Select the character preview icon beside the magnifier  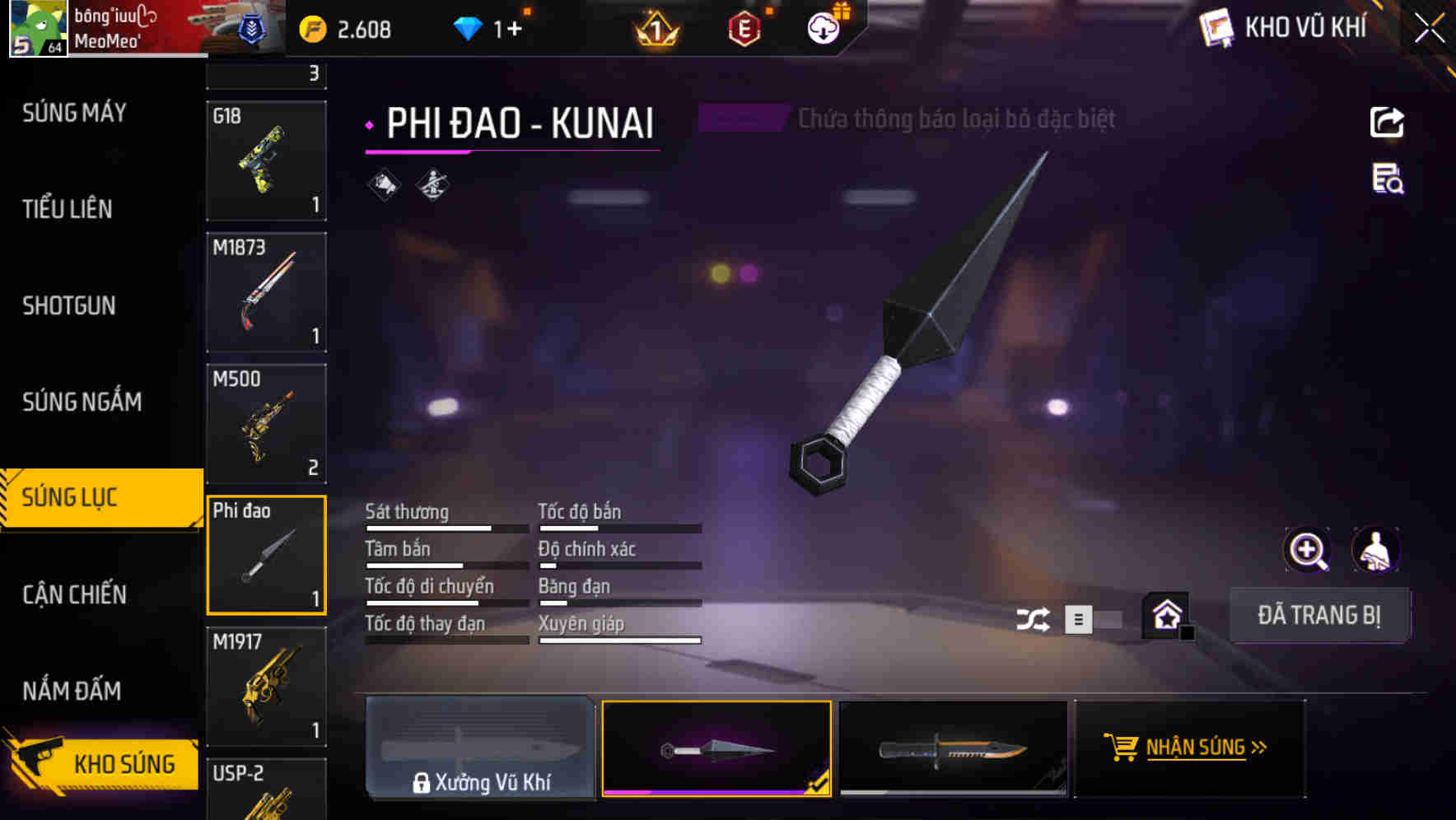[x=1376, y=549]
